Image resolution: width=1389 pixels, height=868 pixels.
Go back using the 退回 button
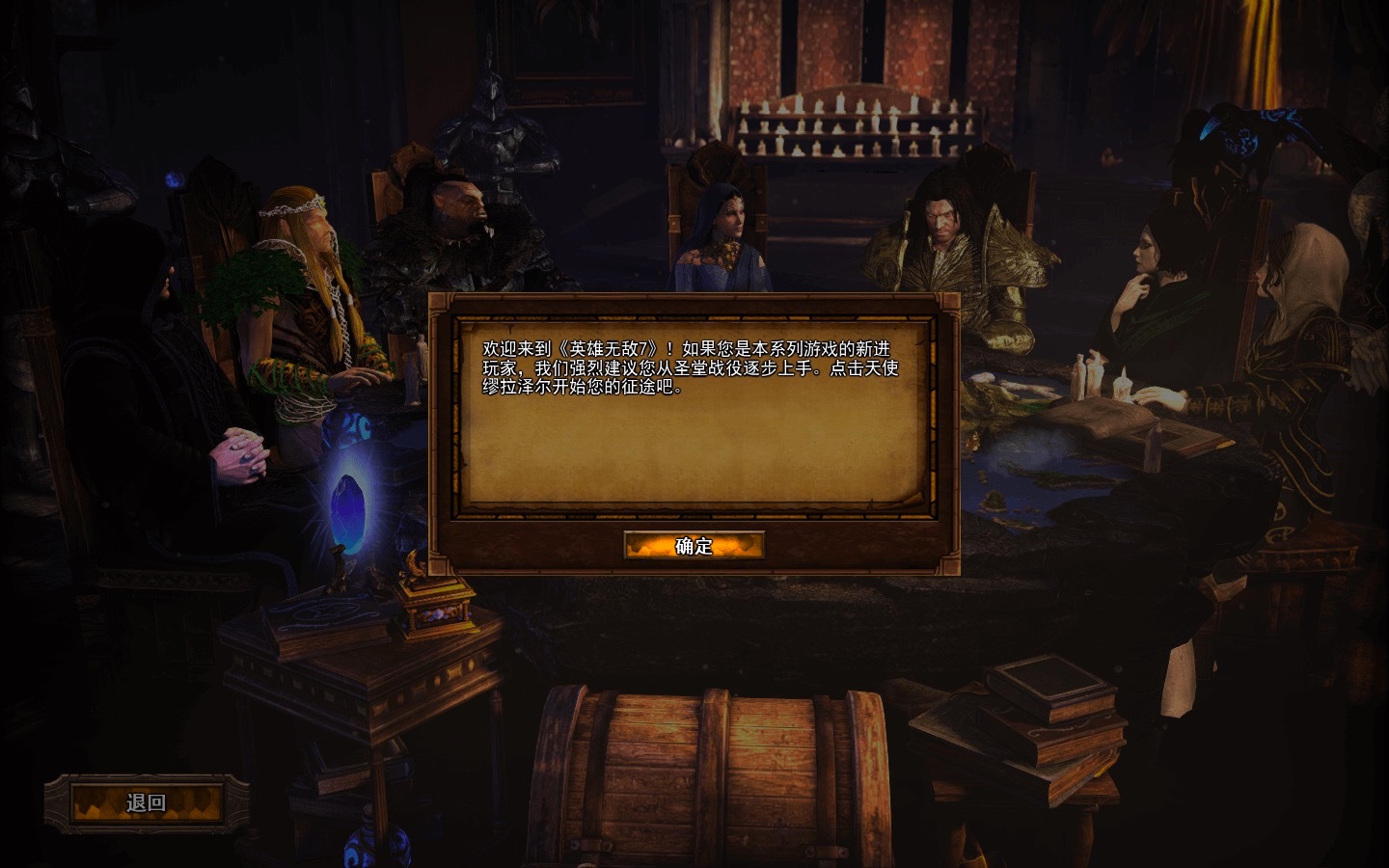pos(147,802)
